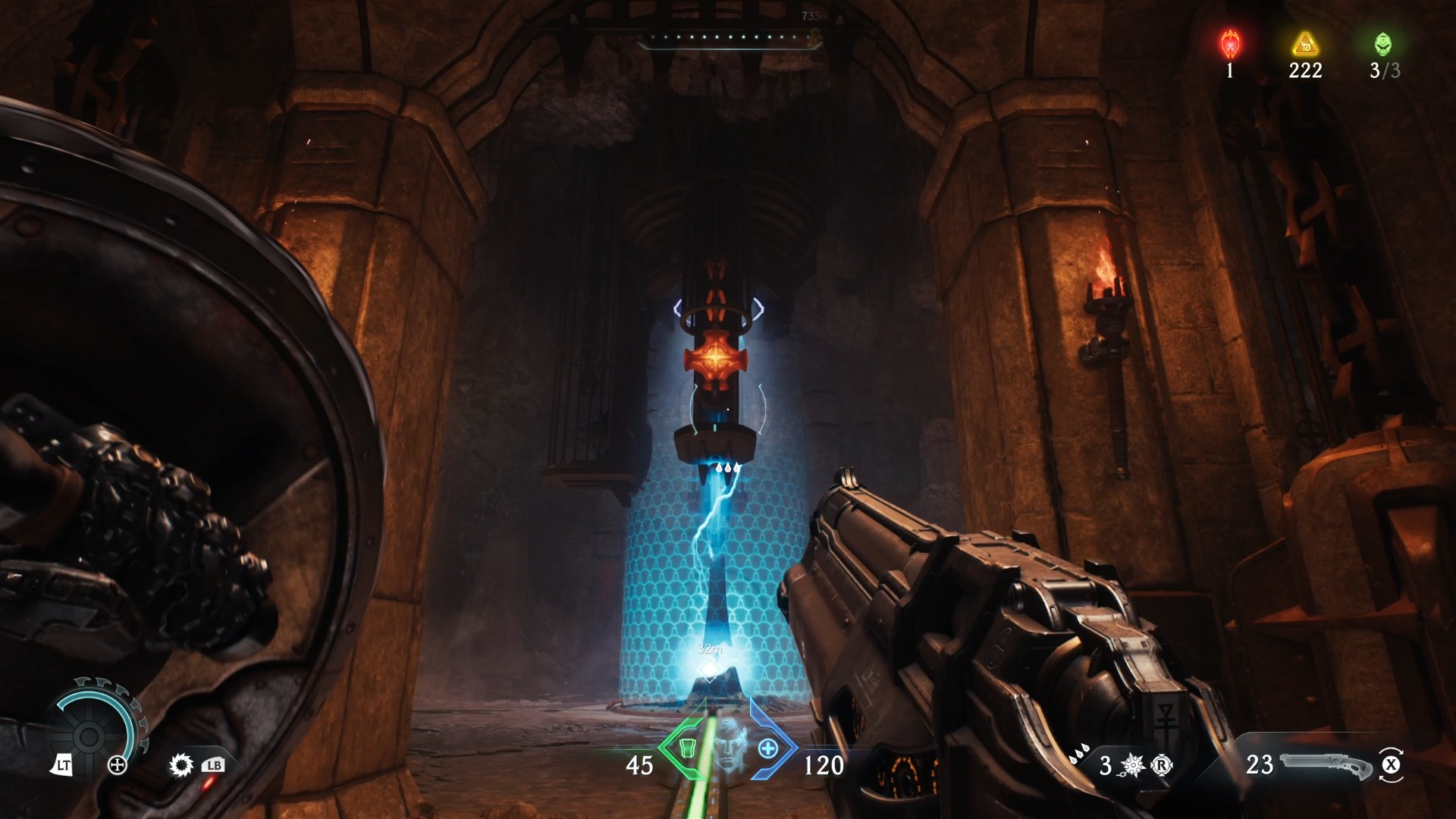
Task: Click the X weapon-swap cycle icon
Action: (1392, 764)
